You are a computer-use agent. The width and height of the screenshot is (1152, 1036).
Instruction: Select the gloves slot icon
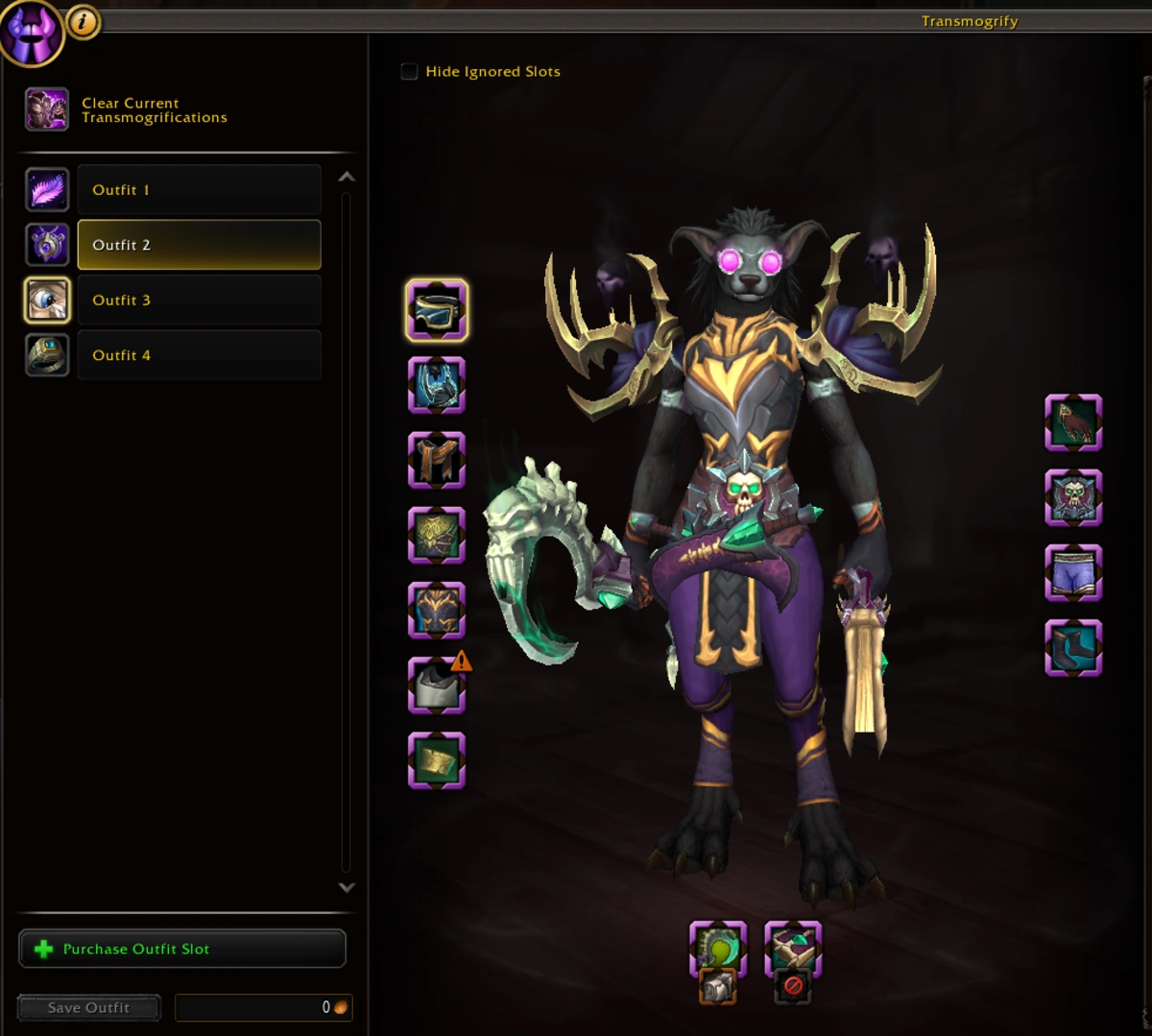(x=1073, y=423)
